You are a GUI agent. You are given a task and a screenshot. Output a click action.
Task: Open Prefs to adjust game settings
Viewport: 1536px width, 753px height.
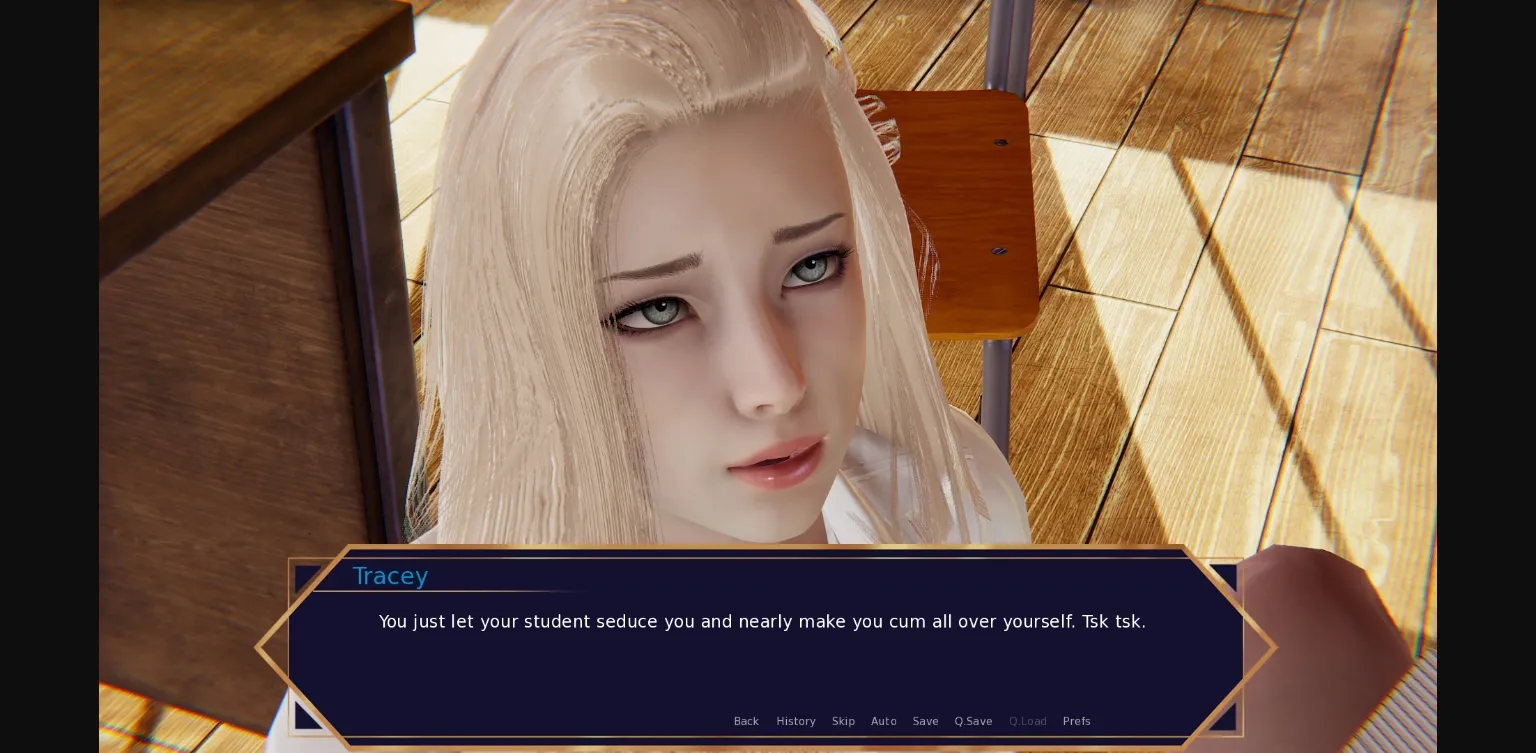point(1076,721)
